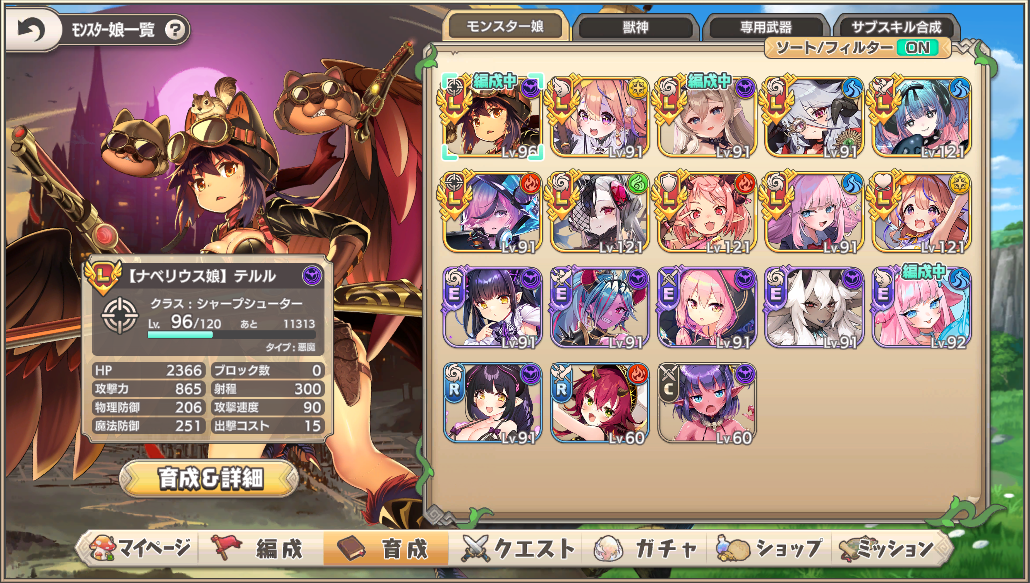Click the 育成&詳細 button
This screenshot has height=583, width=1030.
click(x=209, y=478)
